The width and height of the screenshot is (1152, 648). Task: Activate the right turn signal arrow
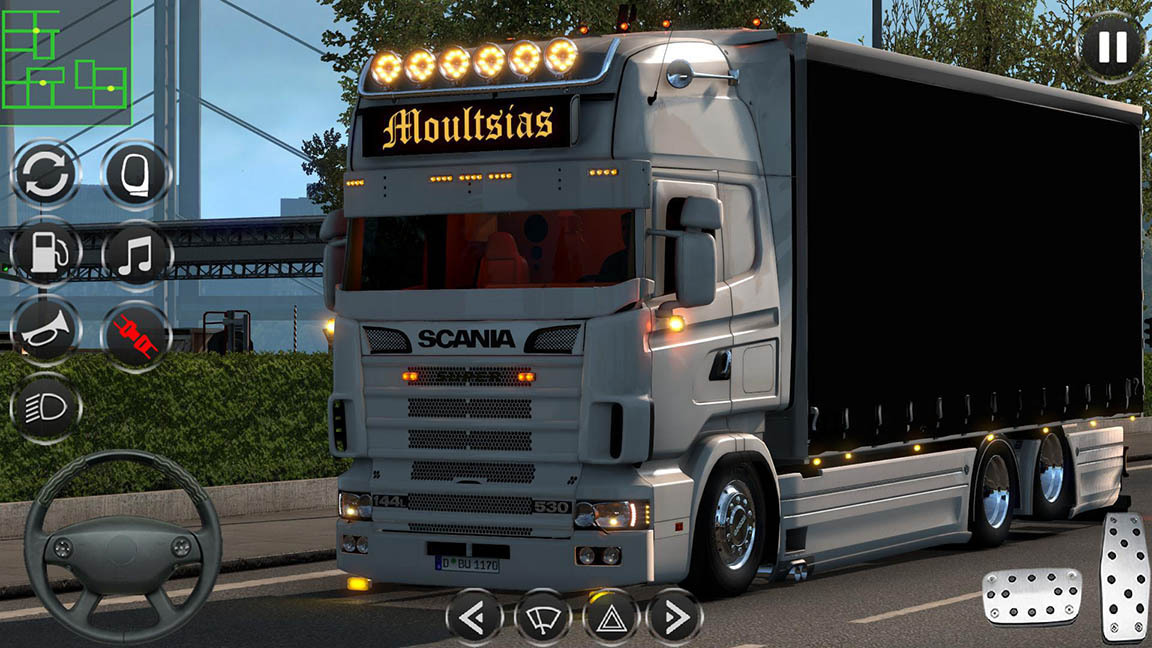coord(675,616)
